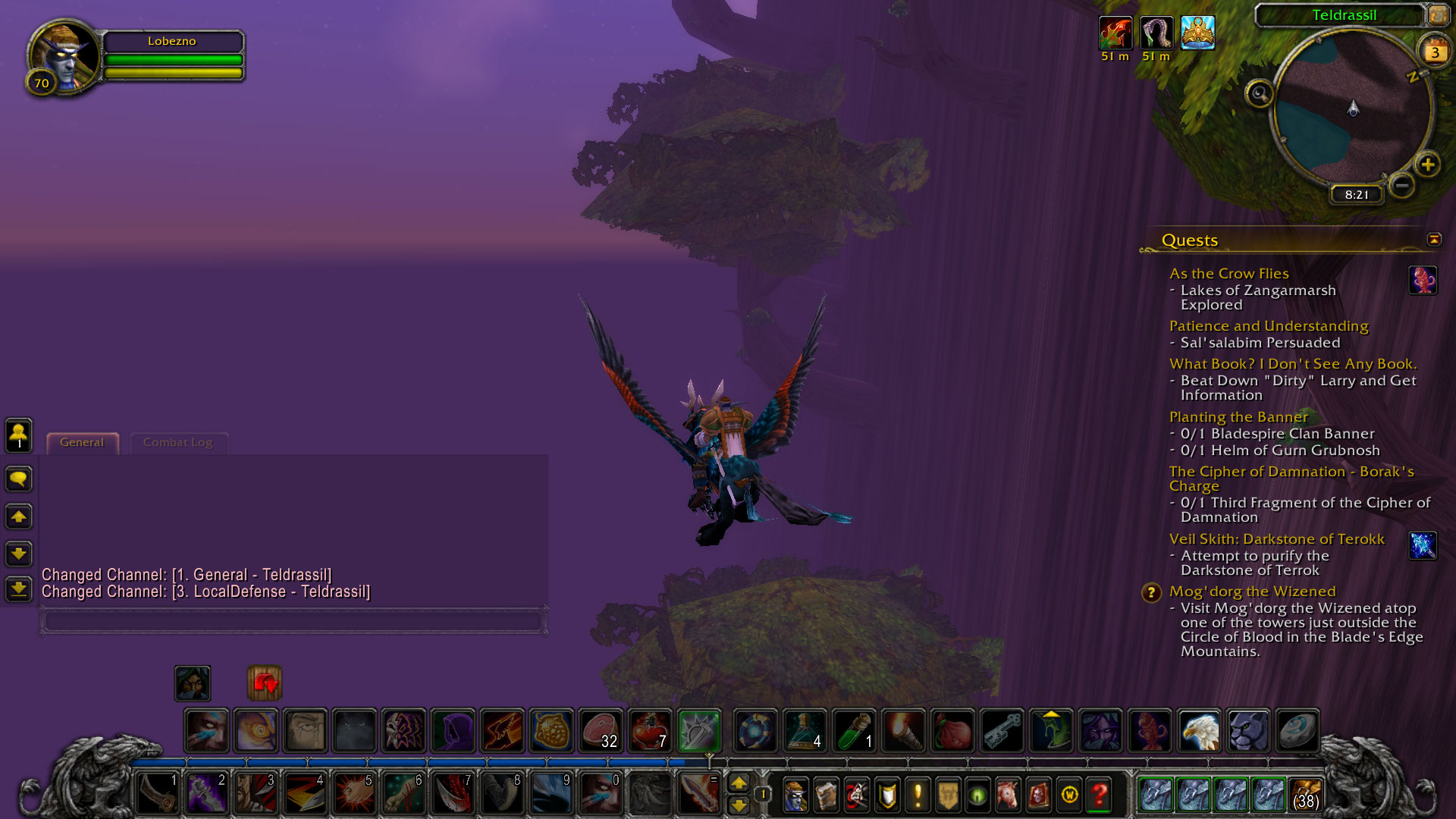Open the spellbook micro button
Viewport: 1456px width, 819px height.
point(826,795)
